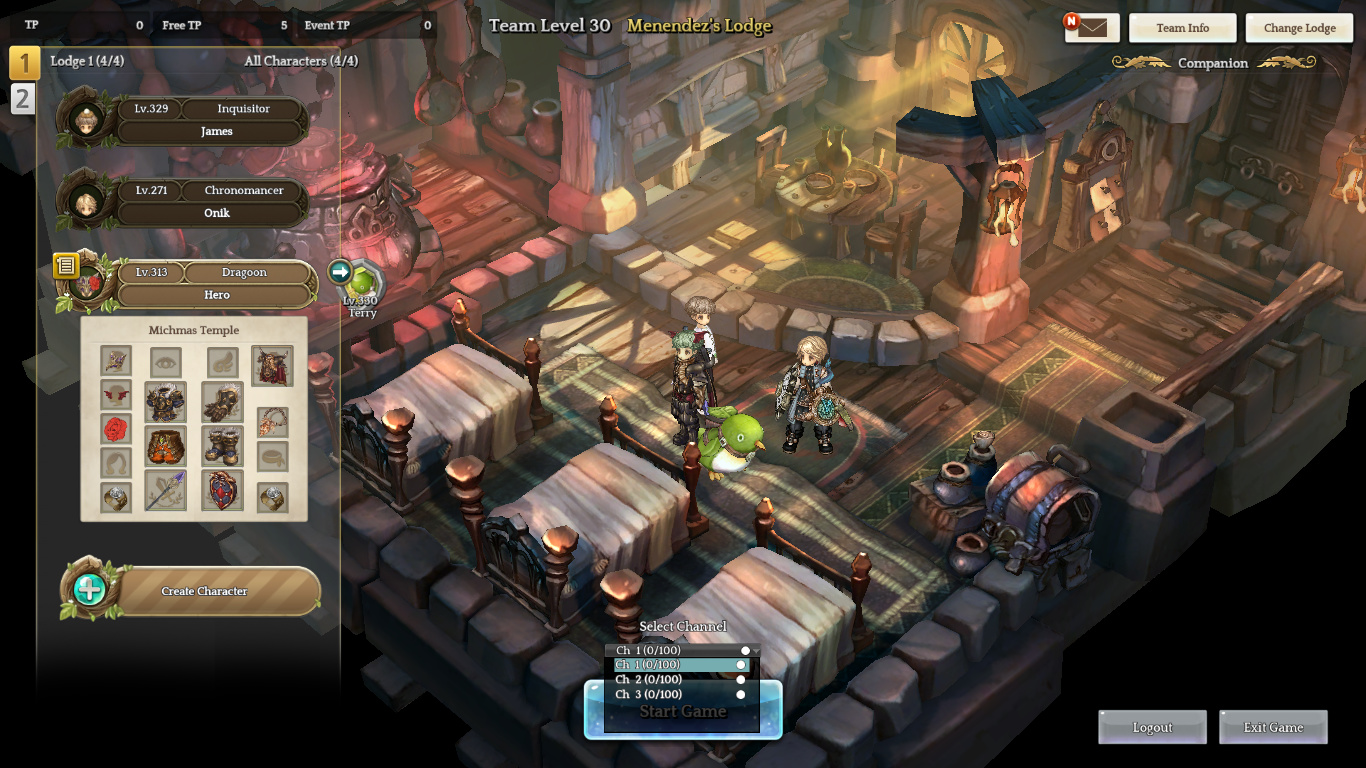The height and width of the screenshot is (768, 1366).
Task: Select the spiked boots equipment slot
Action: 222,446
